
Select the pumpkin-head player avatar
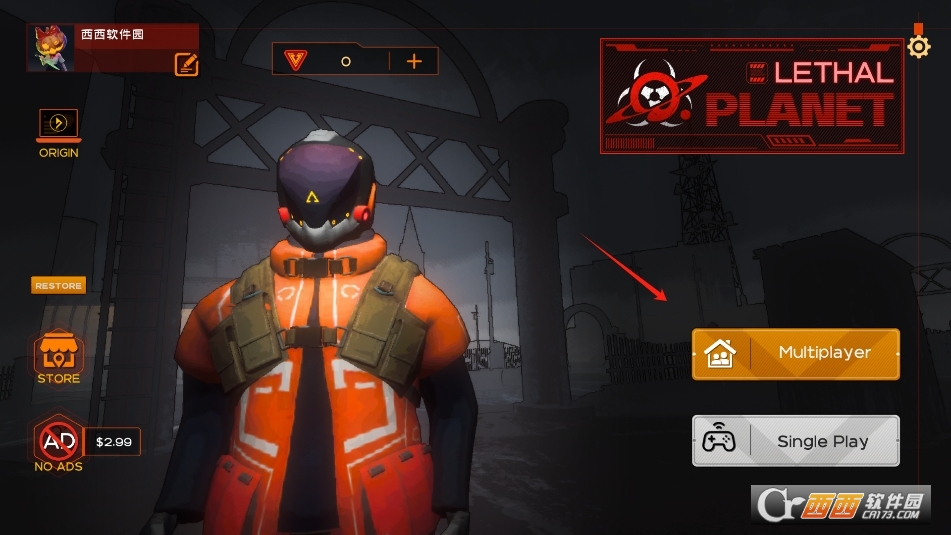(50, 48)
